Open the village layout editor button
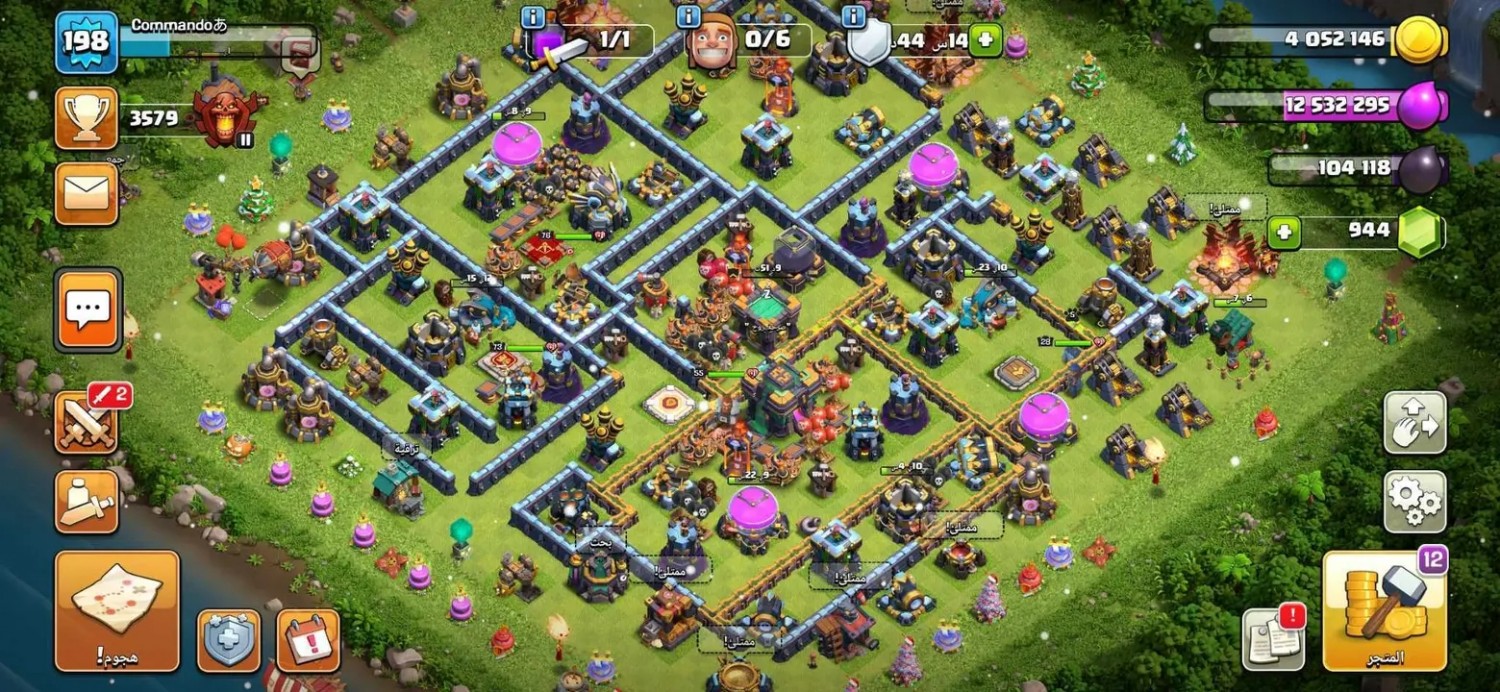Viewport: 1500px width, 692px height. tap(1414, 423)
